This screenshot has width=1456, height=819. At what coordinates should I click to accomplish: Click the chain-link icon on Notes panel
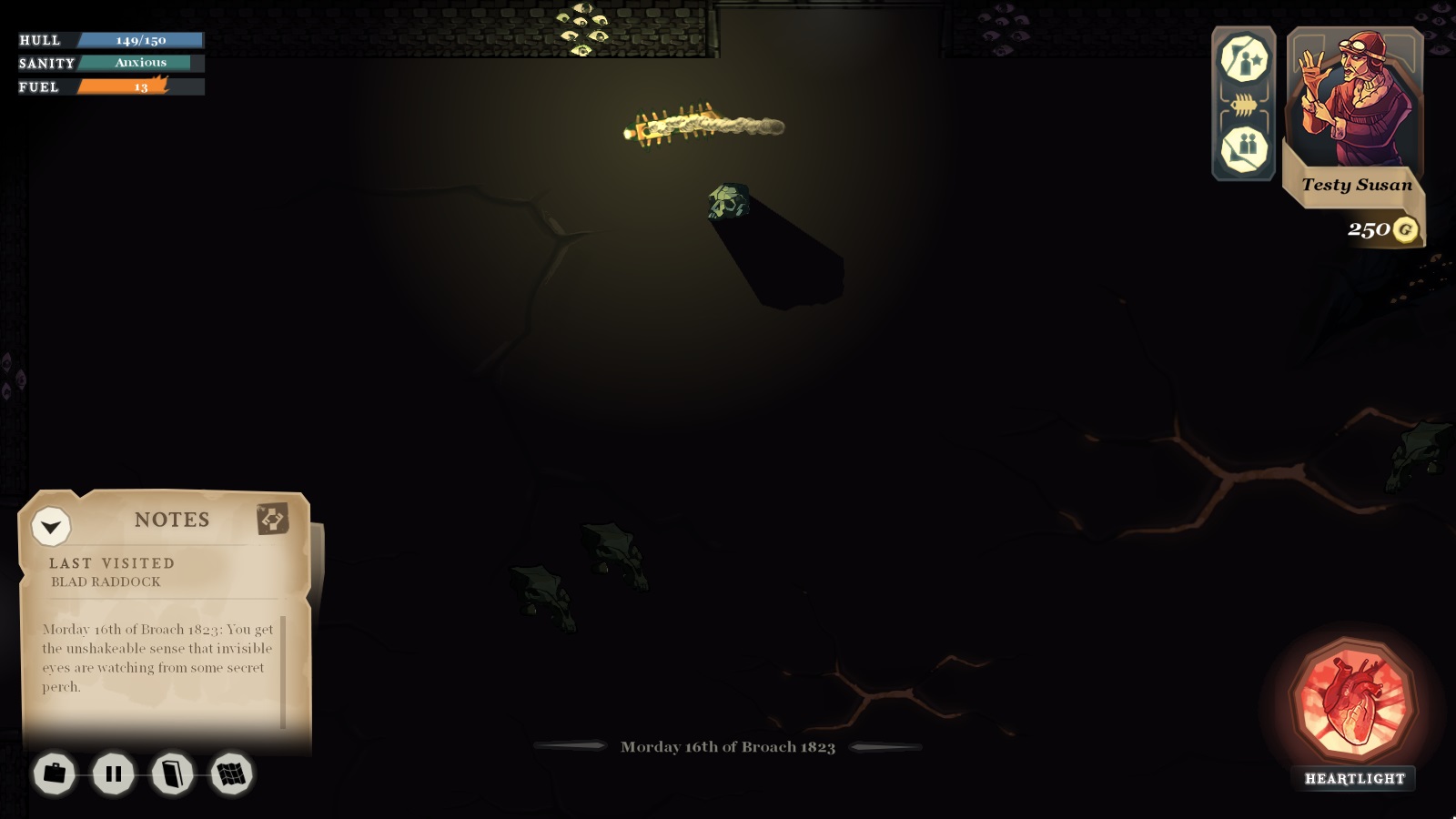click(x=272, y=519)
